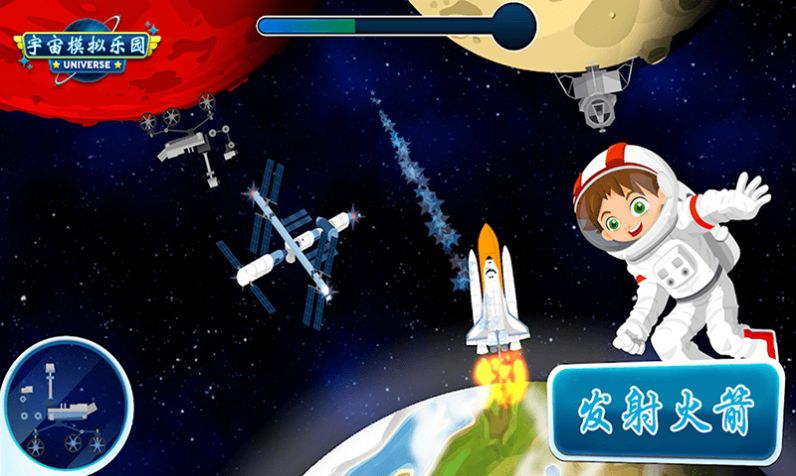This screenshot has width=796, height=476.
Task: Launch the rocket with 发射火箭 button
Action: point(666,411)
